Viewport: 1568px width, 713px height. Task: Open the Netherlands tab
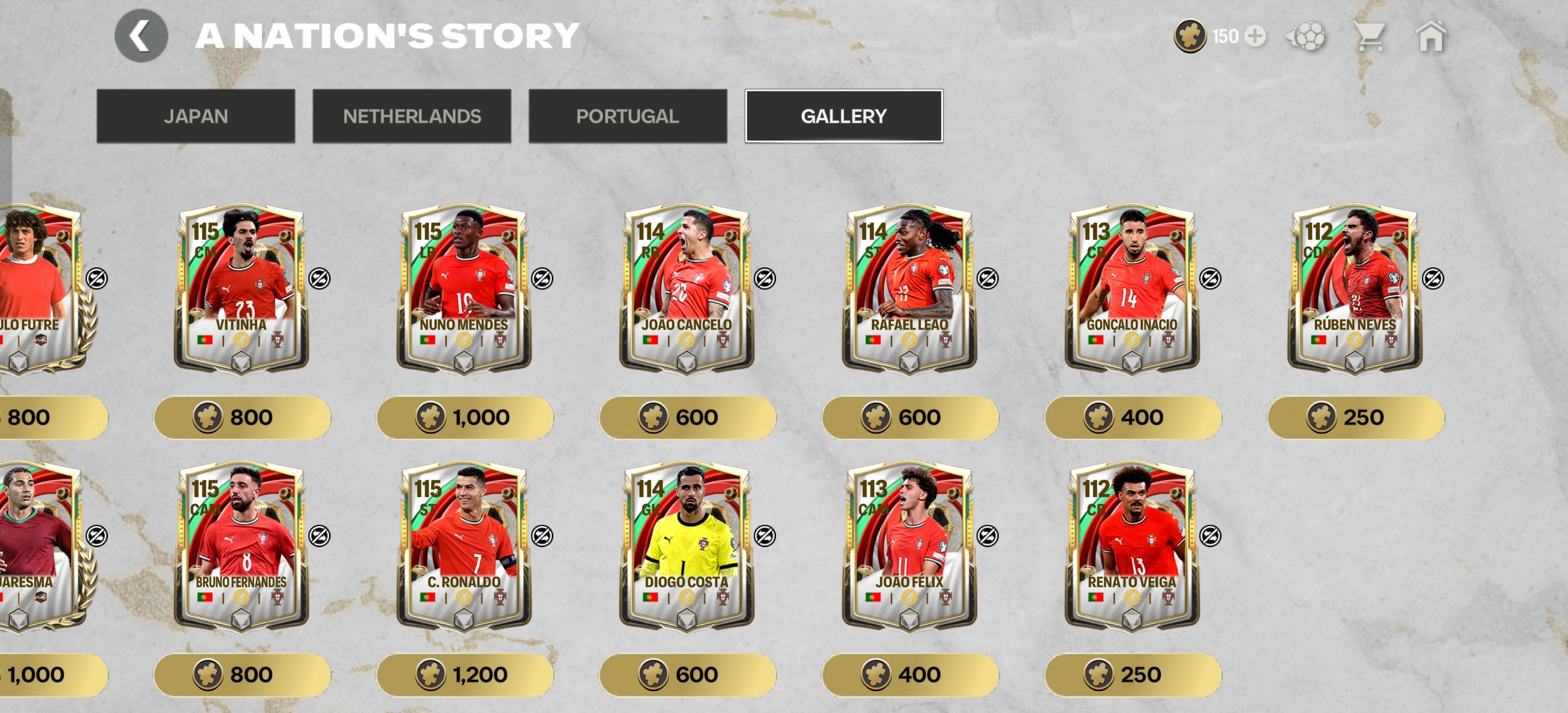(x=412, y=116)
